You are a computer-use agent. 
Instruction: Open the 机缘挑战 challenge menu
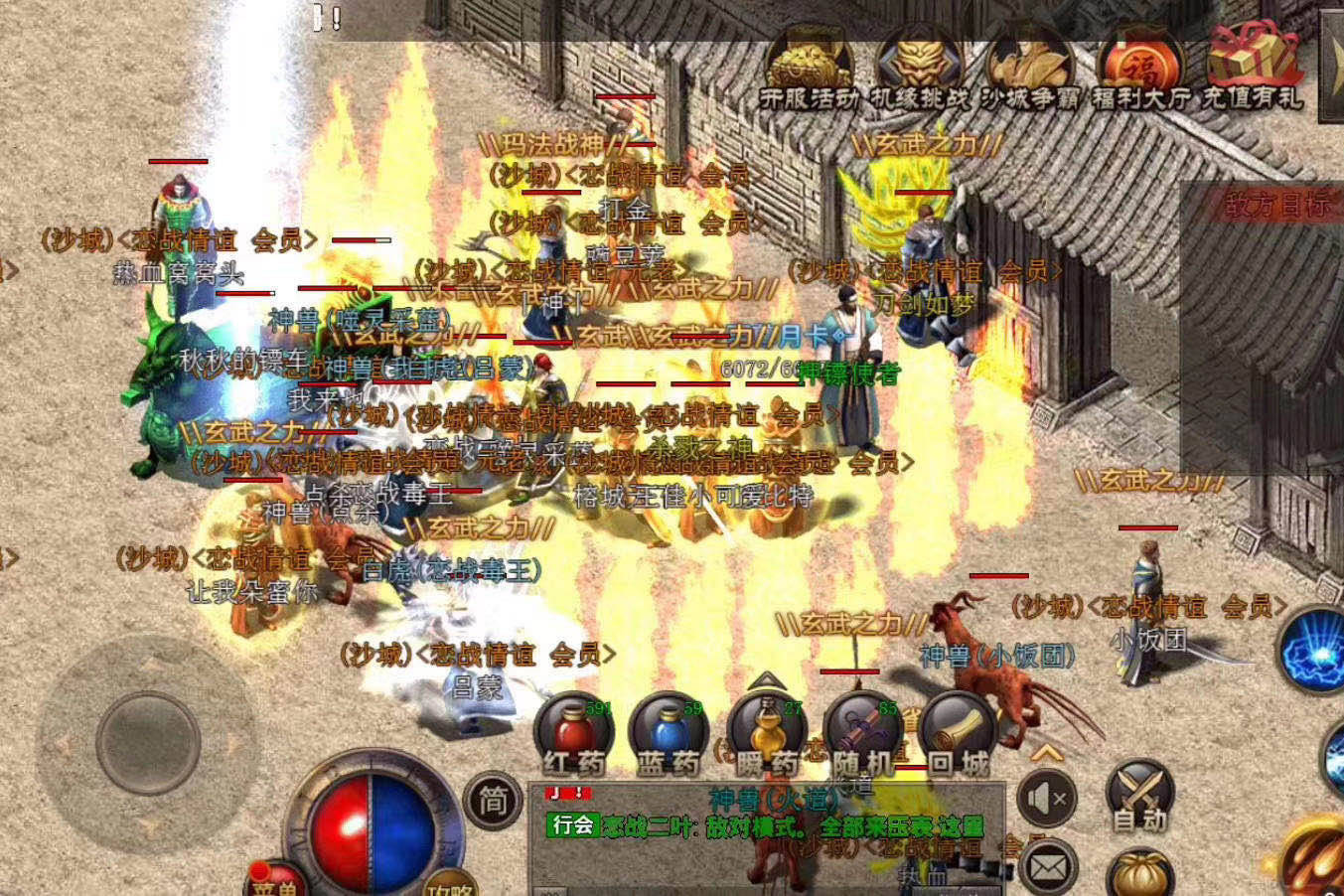pyautogui.click(x=920, y=70)
